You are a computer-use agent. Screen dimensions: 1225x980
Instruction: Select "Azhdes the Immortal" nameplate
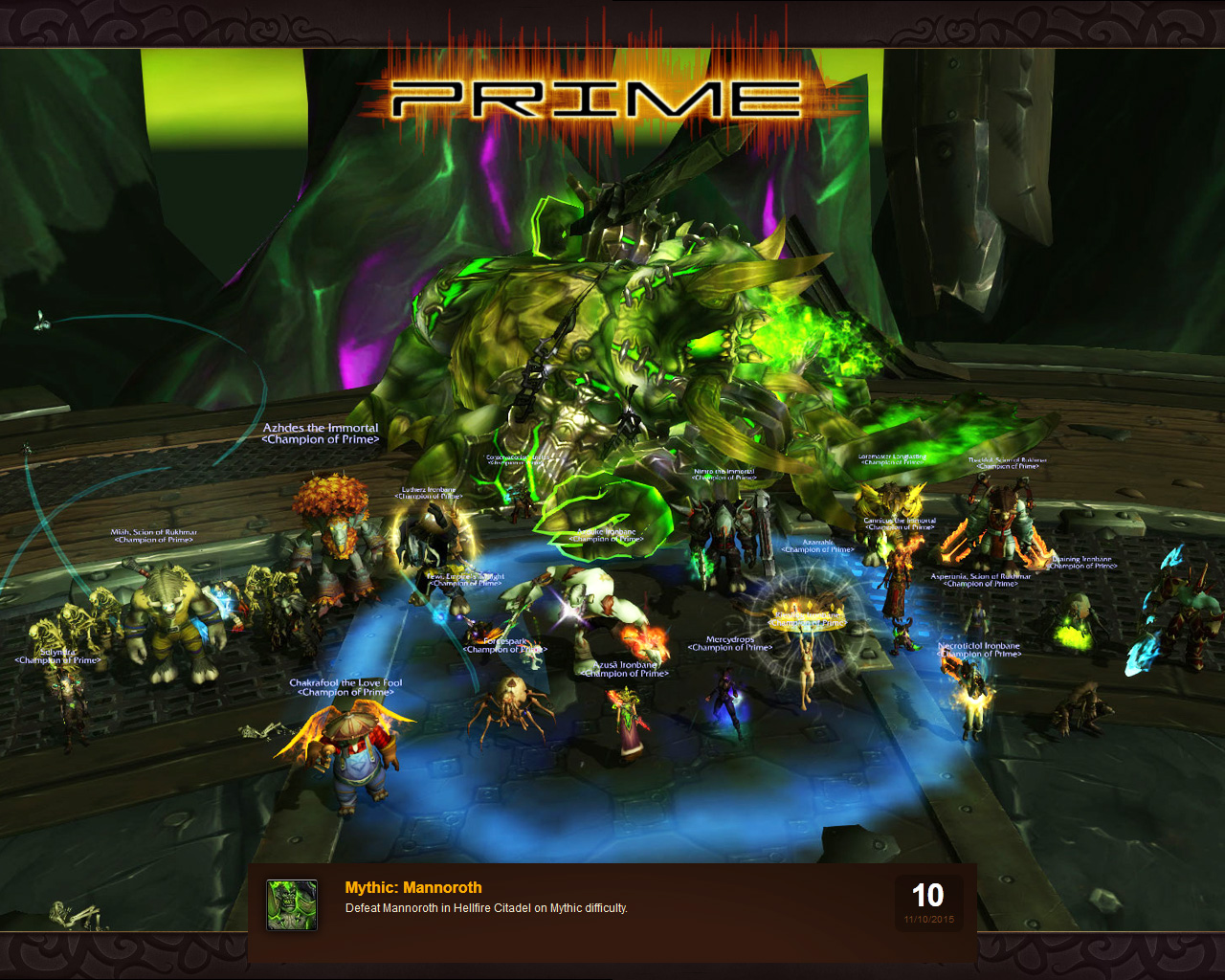click(319, 433)
